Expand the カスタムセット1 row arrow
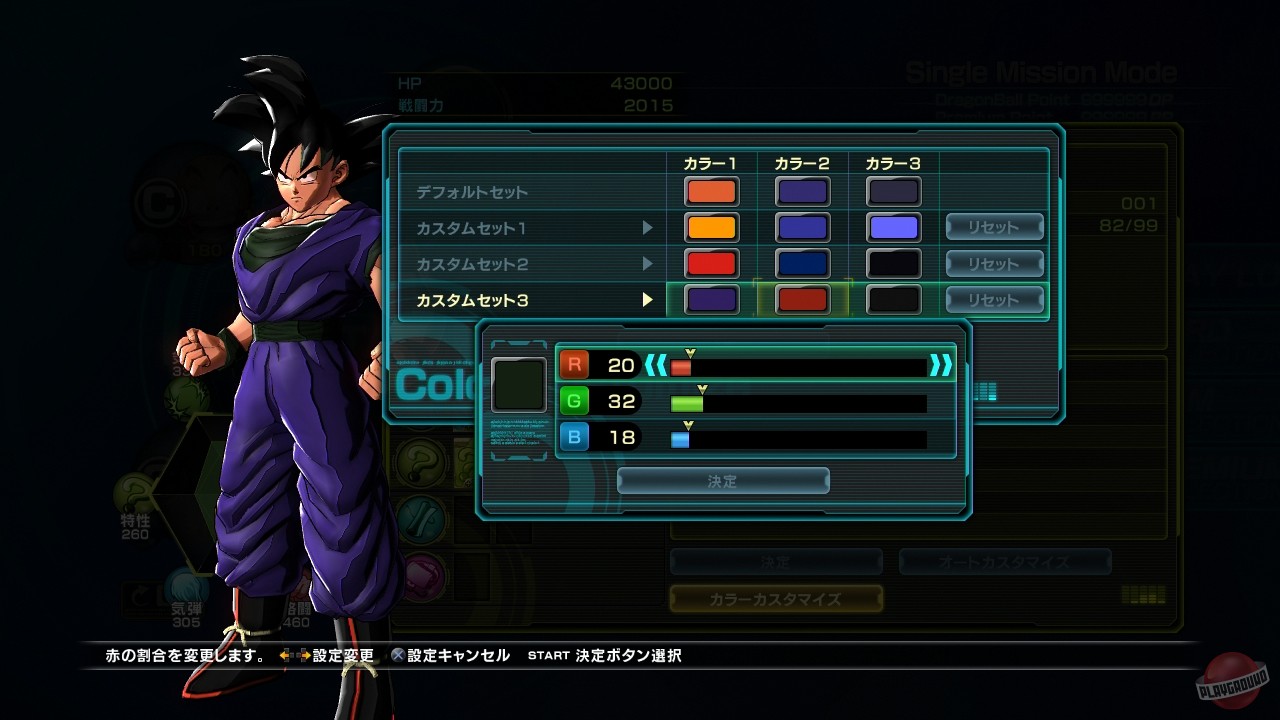Screen dimensions: 1280x720 click(649, 227)
